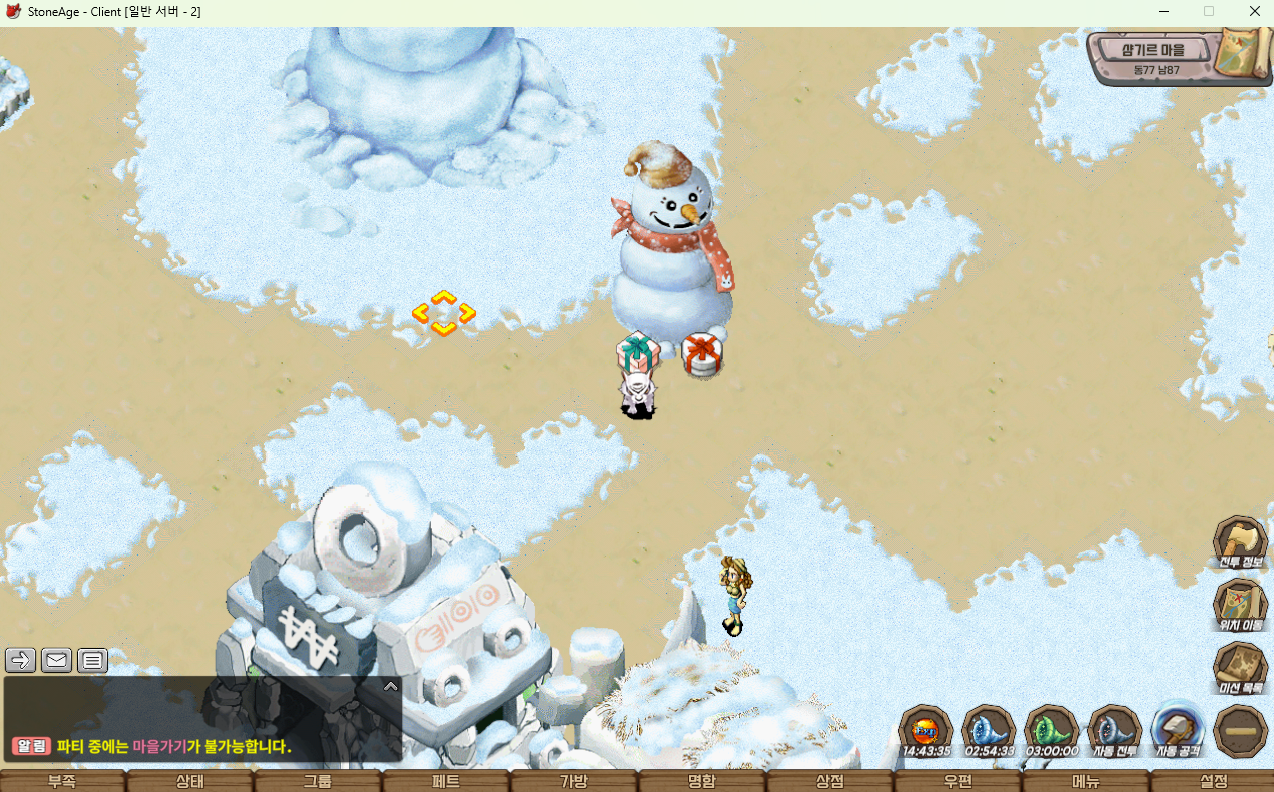The height and width of the screenshot is (792, 1274).
Task: Open the 위치 이동 map icon
Action: click(x=1240, y=604)
